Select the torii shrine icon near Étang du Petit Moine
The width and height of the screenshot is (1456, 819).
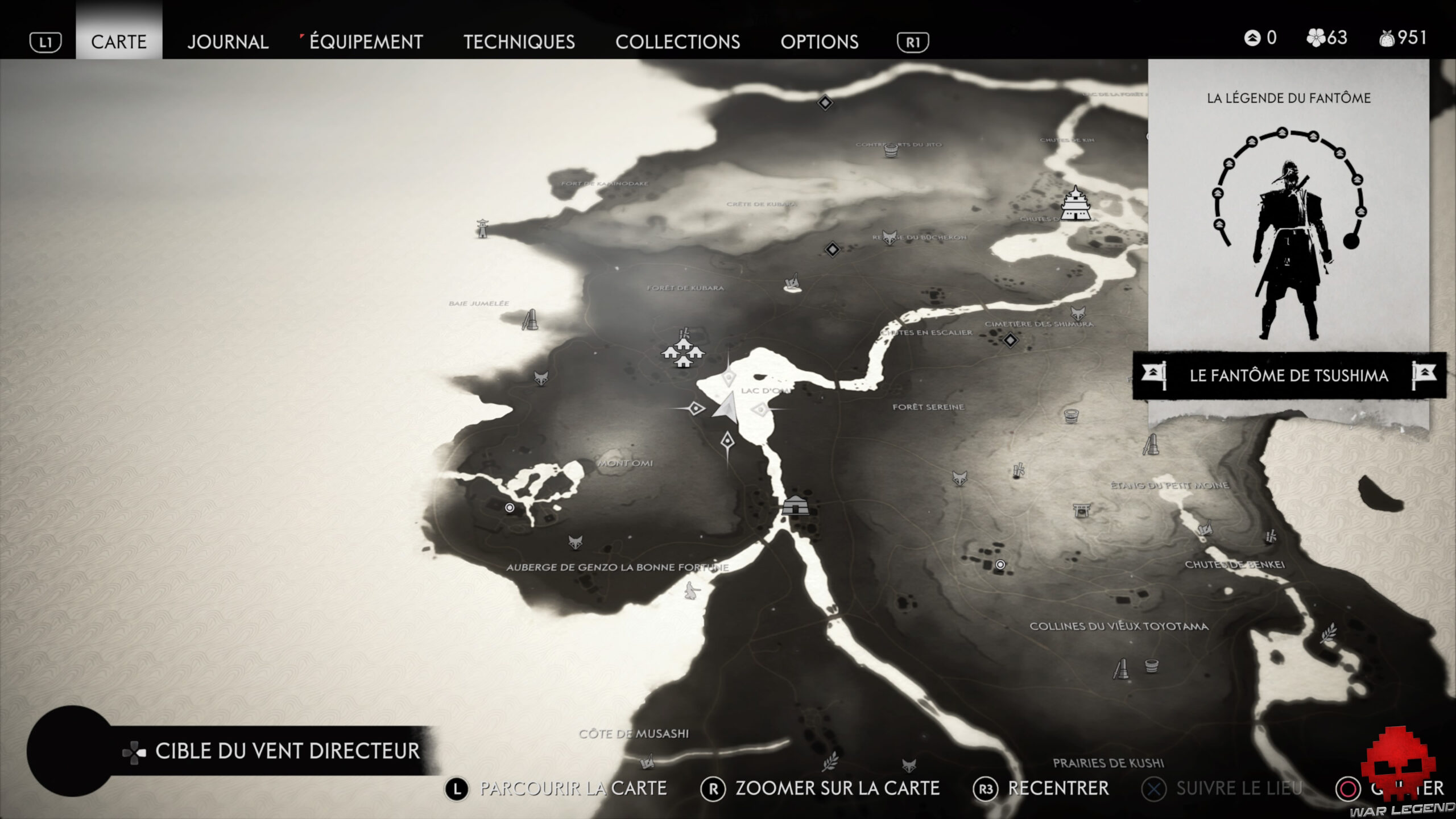pos(1082,511)
